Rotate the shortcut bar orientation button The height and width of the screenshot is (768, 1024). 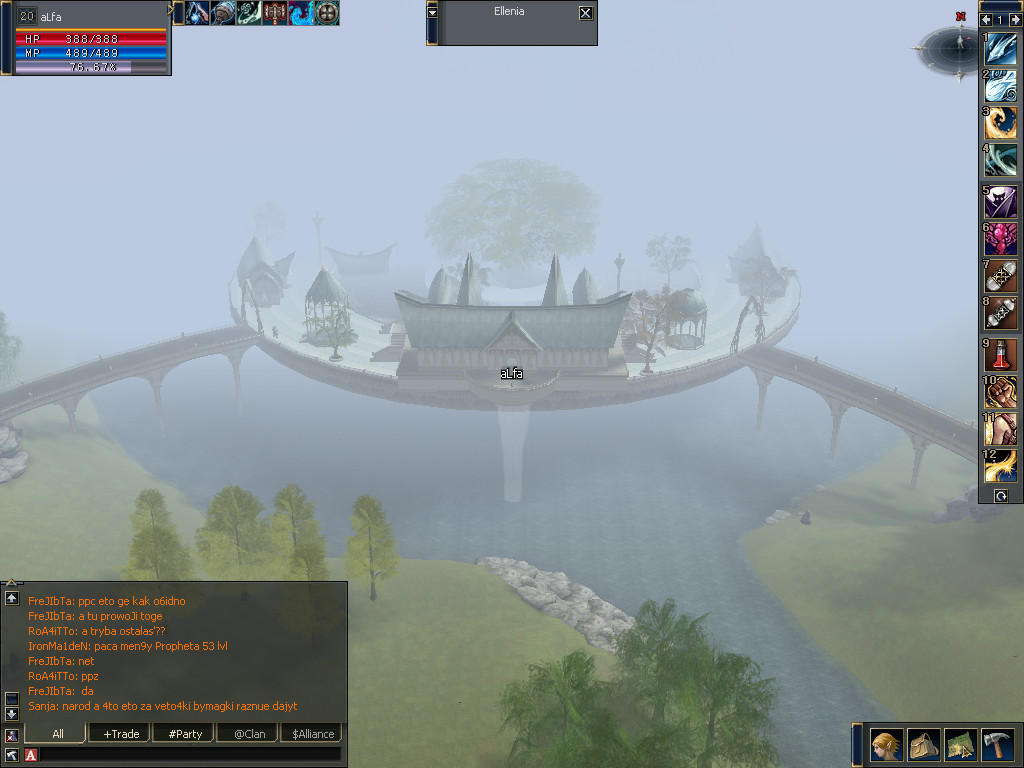point(1000,496)
